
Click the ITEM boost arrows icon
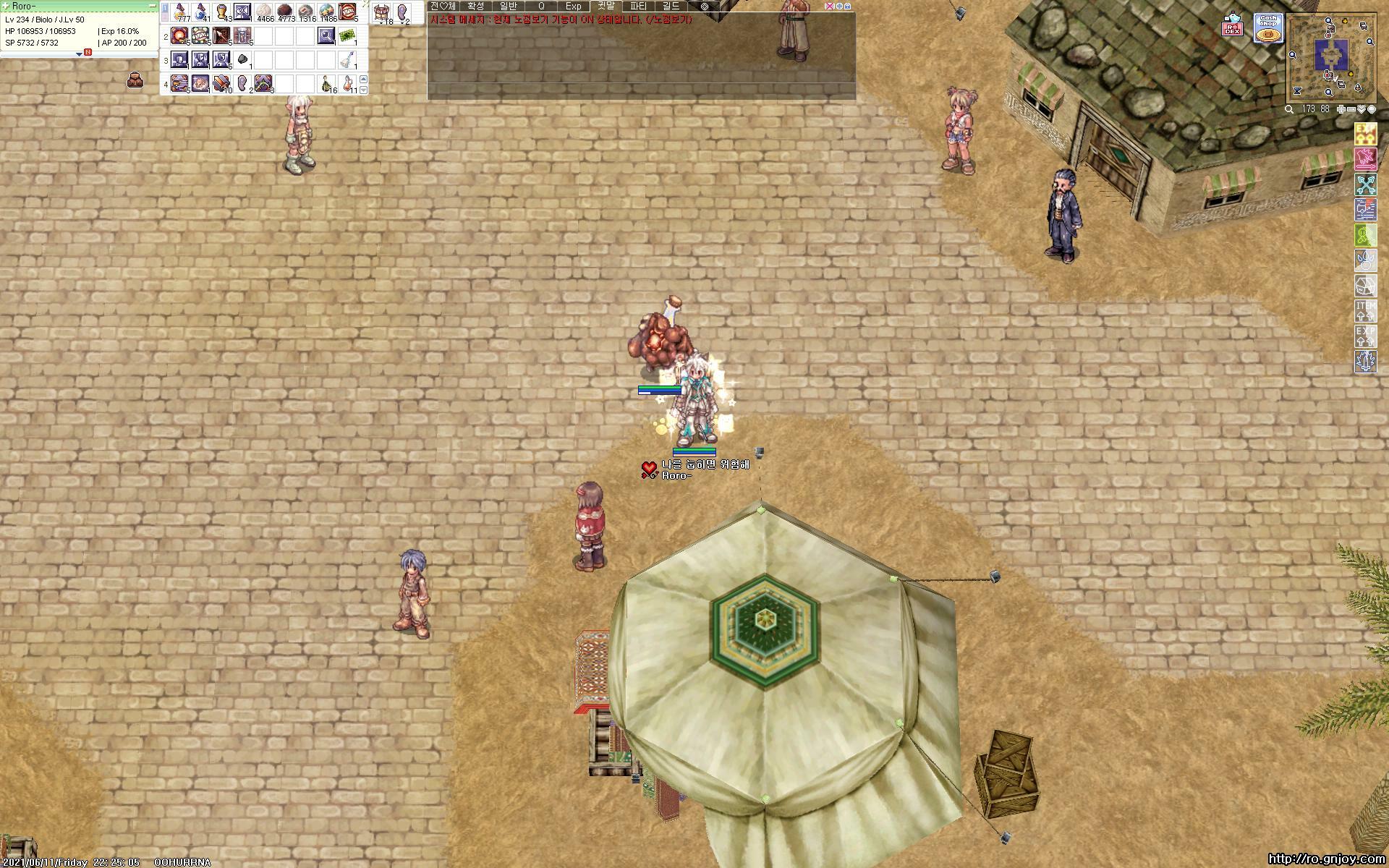click(x=1365, y=311)
